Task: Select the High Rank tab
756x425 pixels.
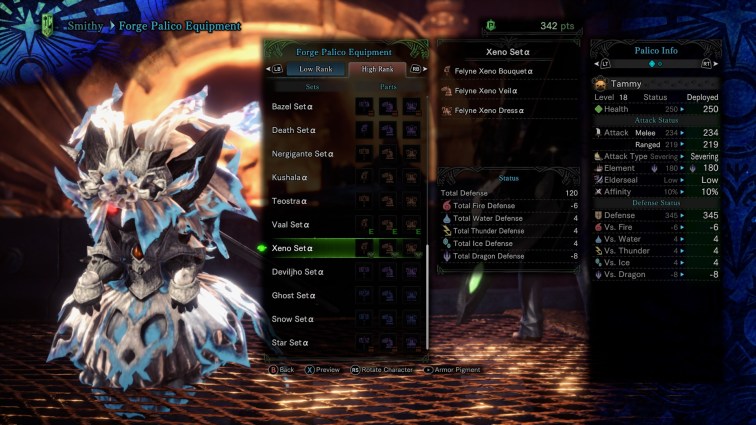Action: (x=377, y=69)
